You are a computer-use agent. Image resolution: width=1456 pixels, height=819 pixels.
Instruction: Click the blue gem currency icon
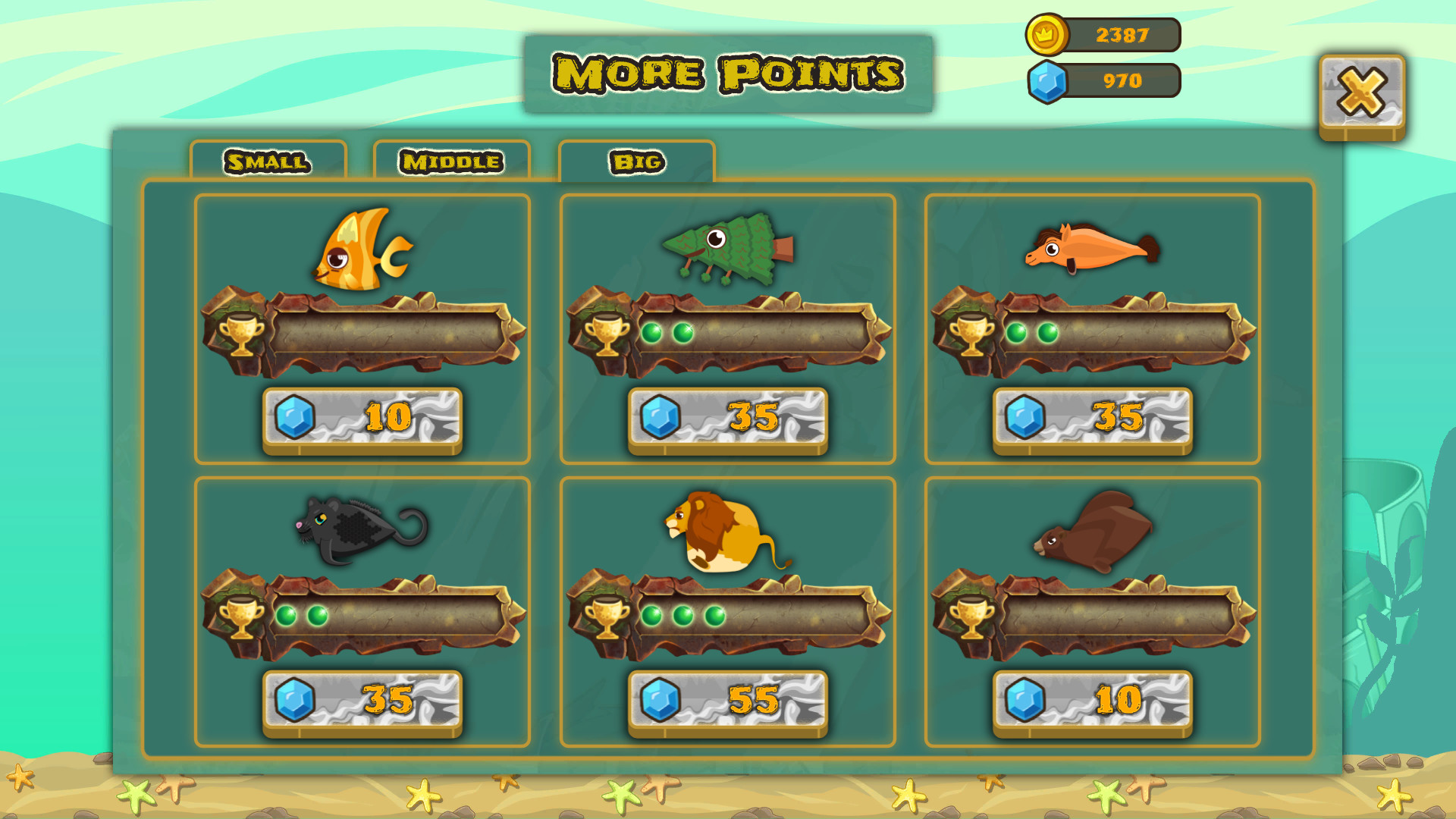[x=1048, y=82]
